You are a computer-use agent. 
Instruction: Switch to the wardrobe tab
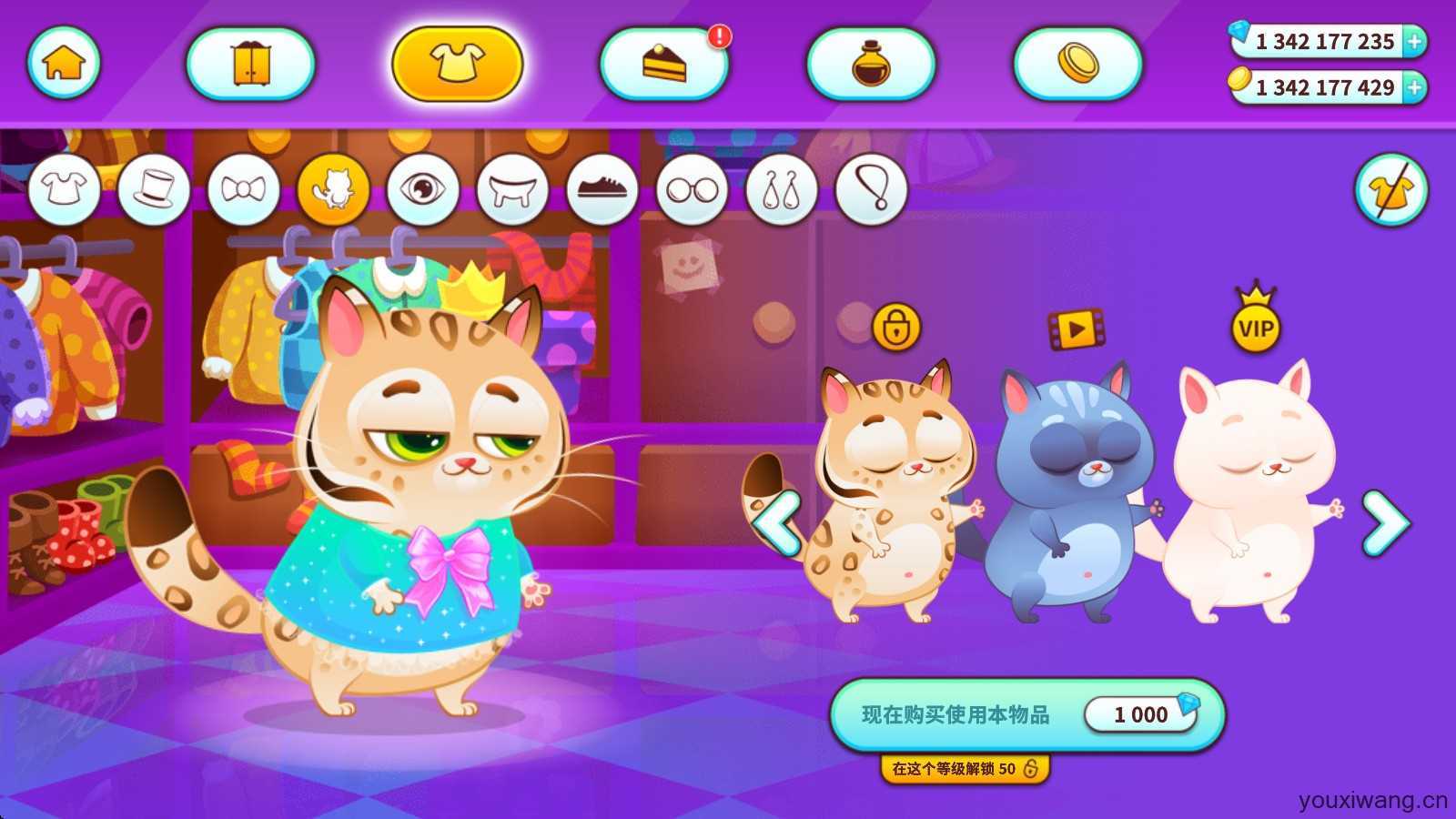250,64
